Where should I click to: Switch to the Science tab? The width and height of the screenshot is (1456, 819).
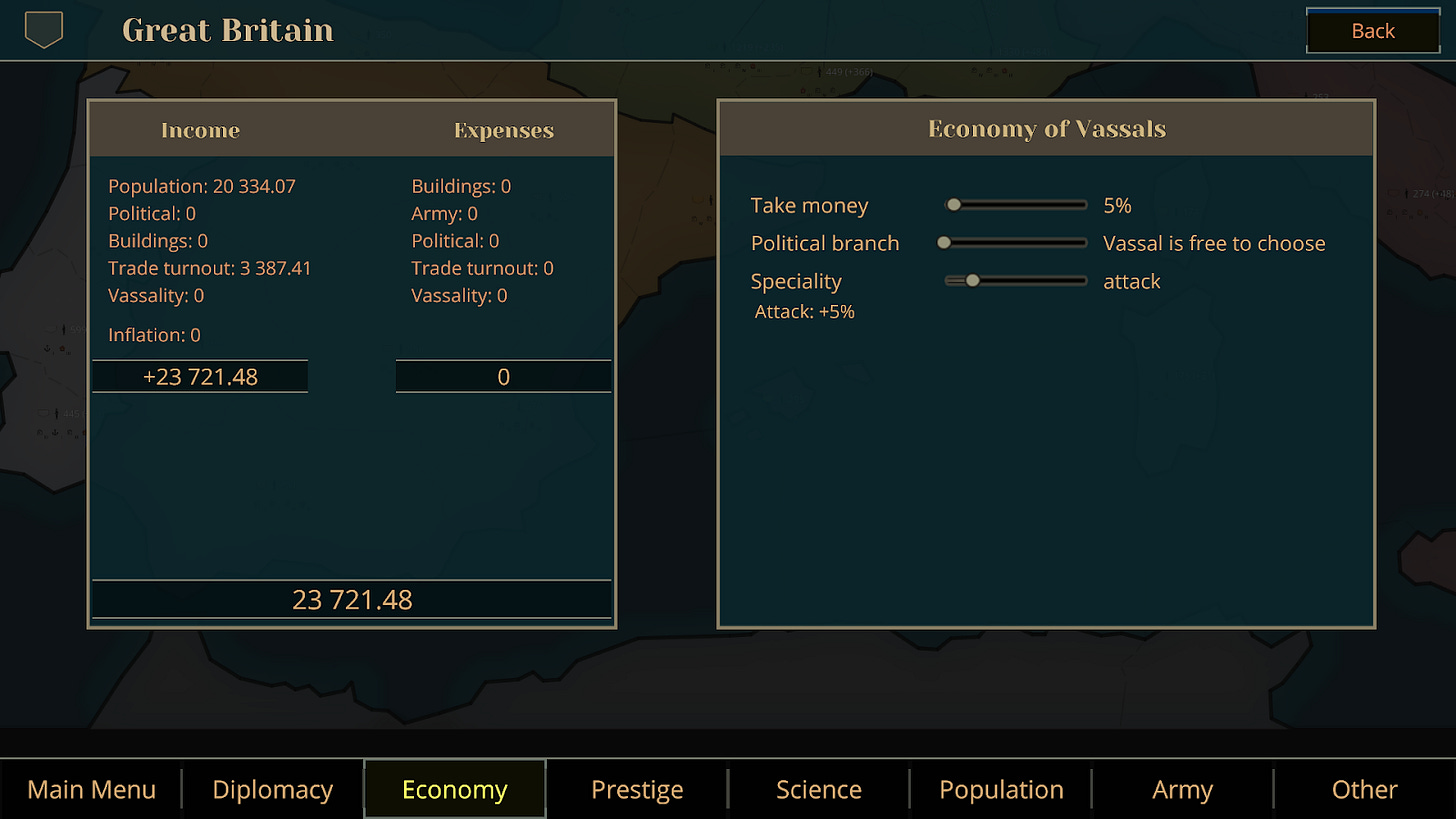[x=818, y=789]
